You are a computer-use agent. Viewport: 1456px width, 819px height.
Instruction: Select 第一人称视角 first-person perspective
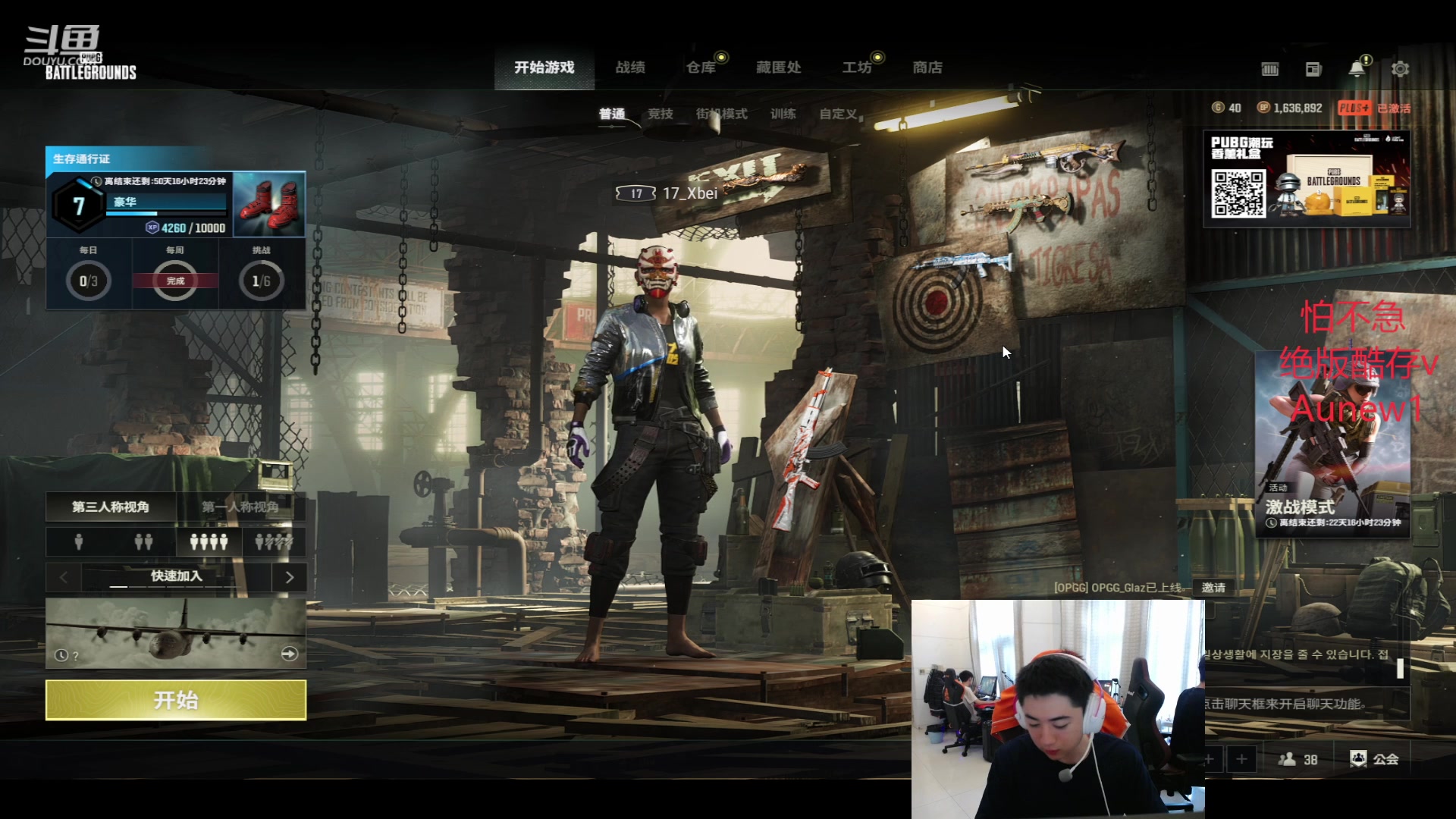click(240, 507)
